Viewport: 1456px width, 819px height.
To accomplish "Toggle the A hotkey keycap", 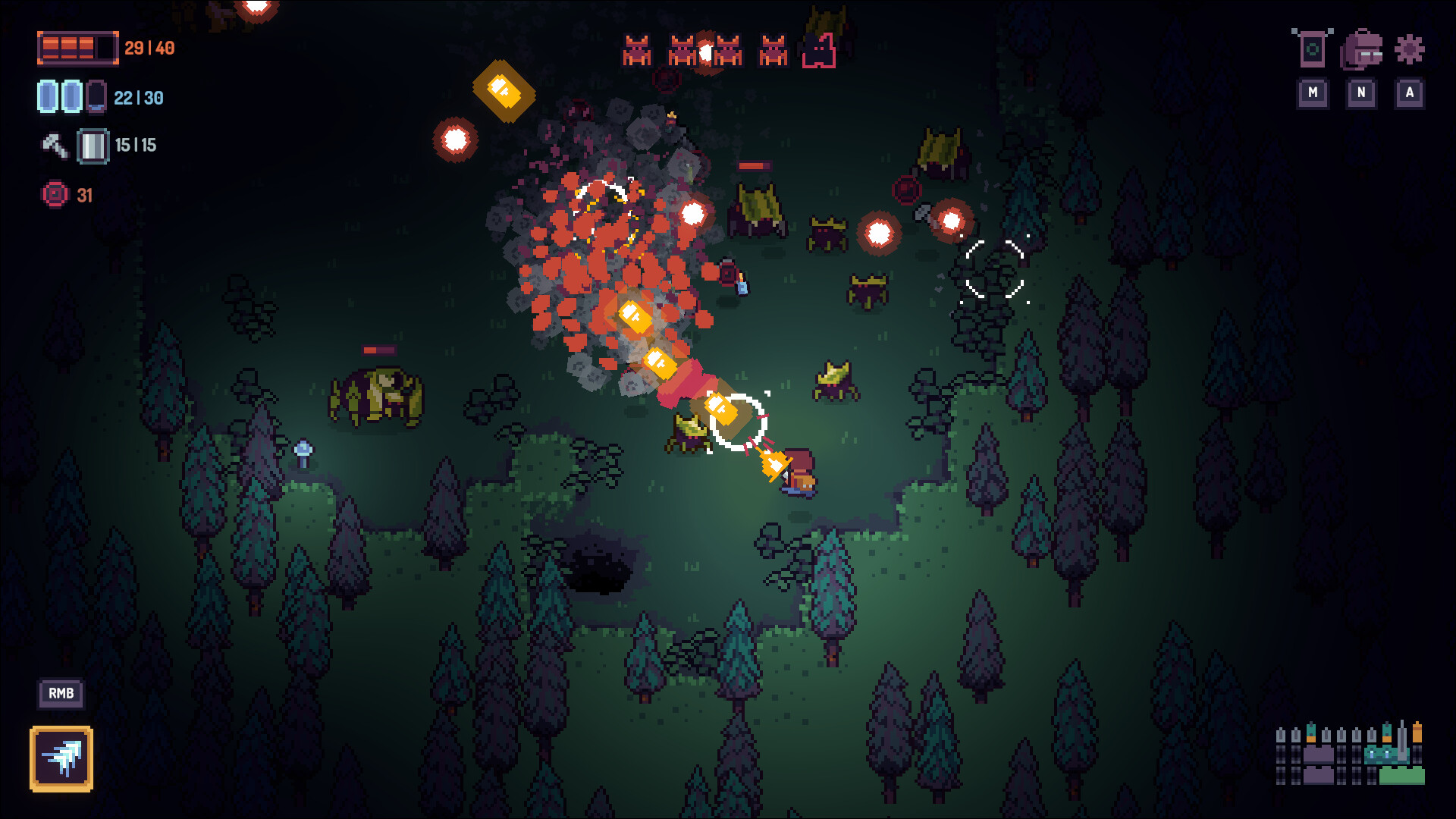I will [1410, 93].
